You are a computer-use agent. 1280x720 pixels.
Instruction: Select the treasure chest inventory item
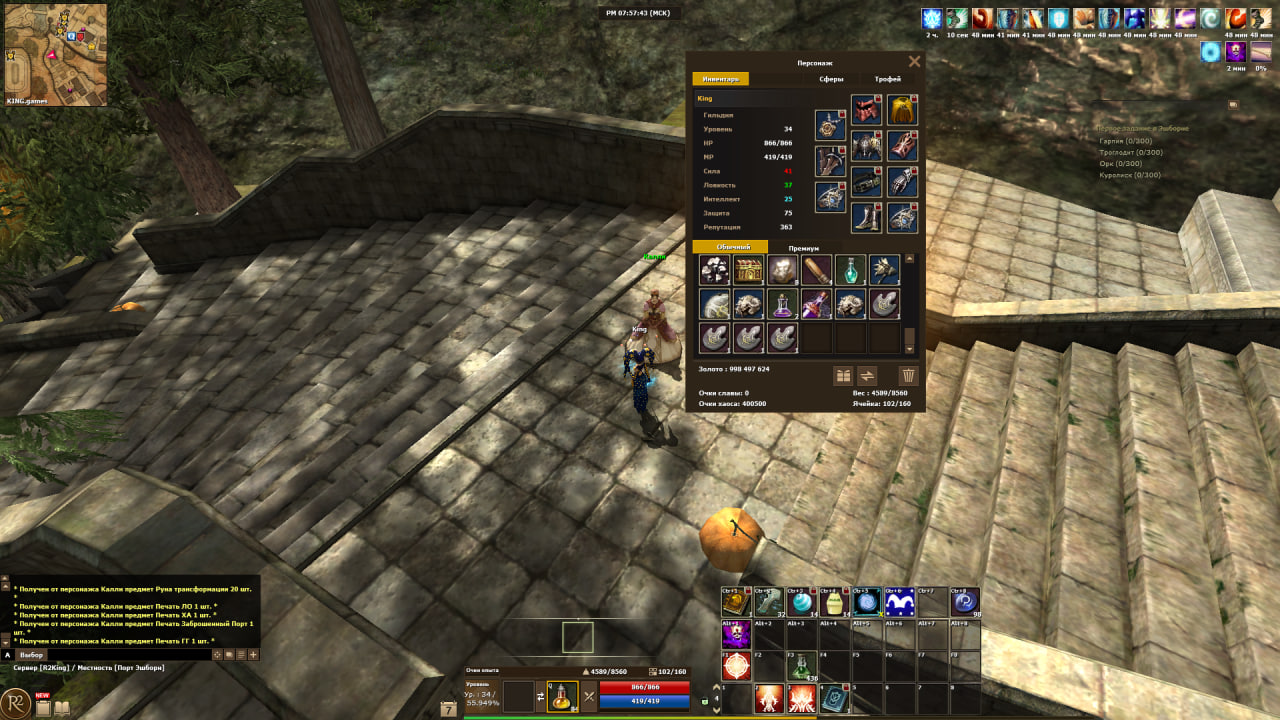[x=748, y=269]
